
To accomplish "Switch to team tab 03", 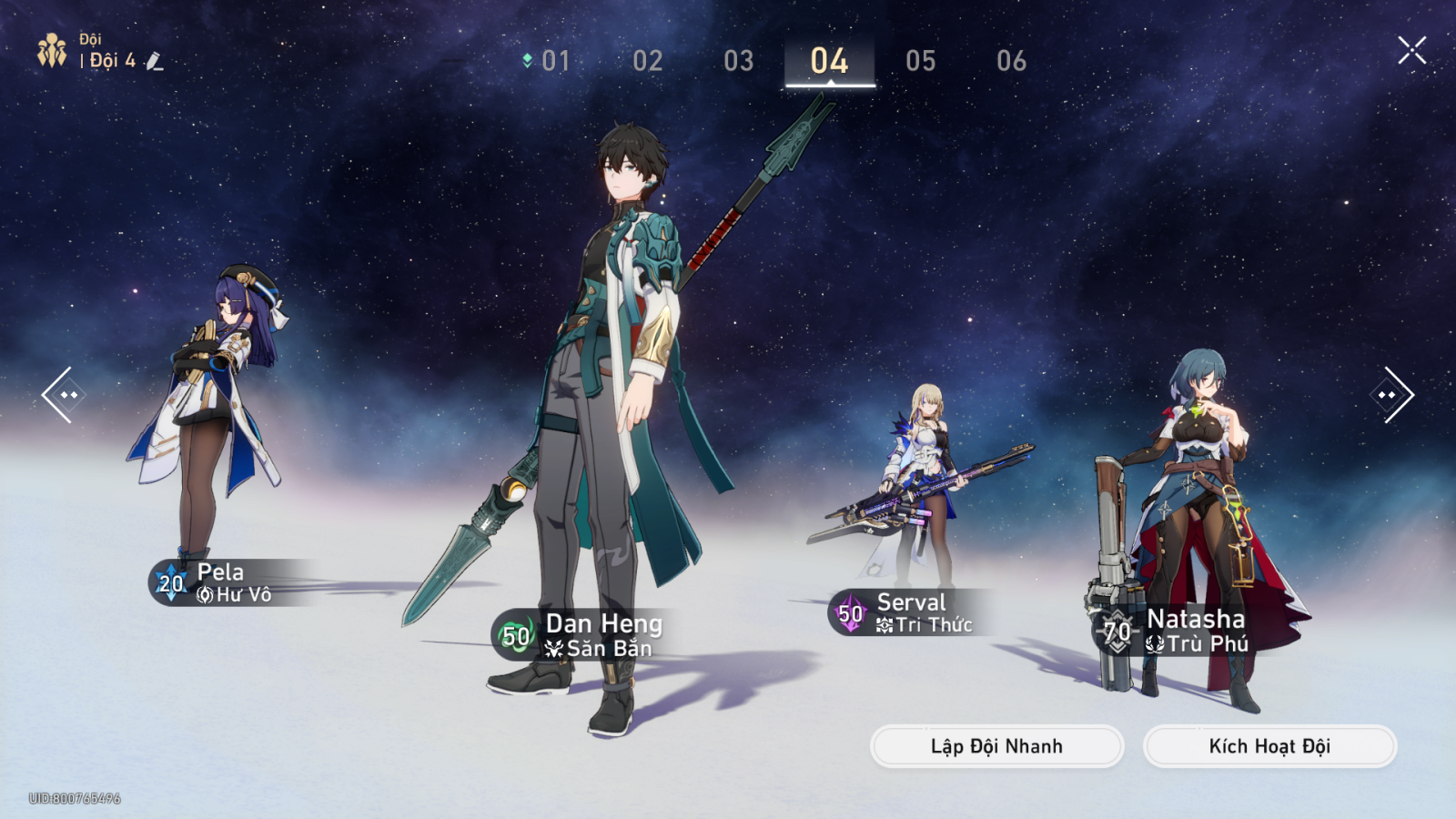I will (739, 61).
